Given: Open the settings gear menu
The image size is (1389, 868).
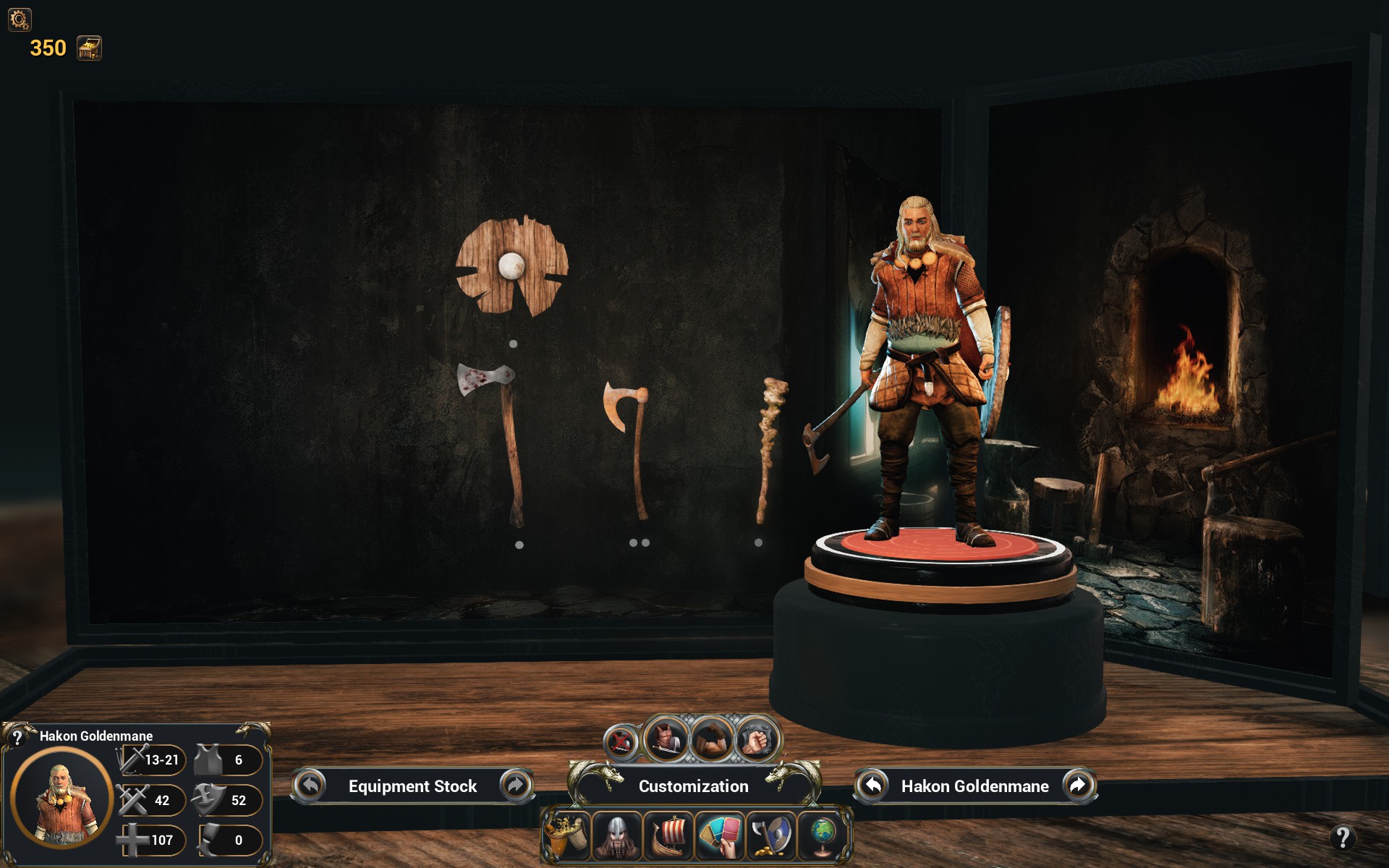Looking at the screenshot, I should (19, 19).
